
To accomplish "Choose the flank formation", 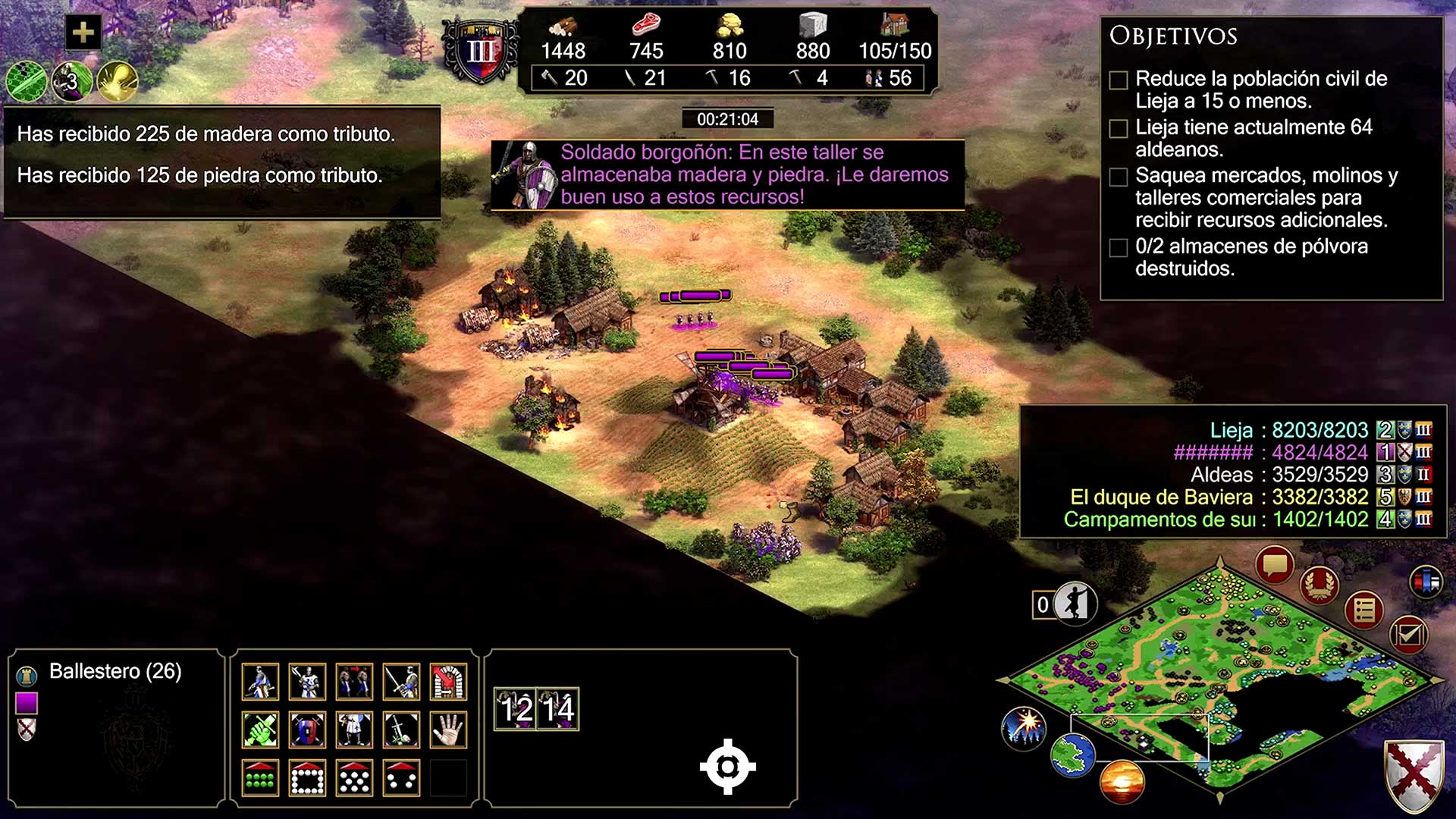I will click(401, 778).
